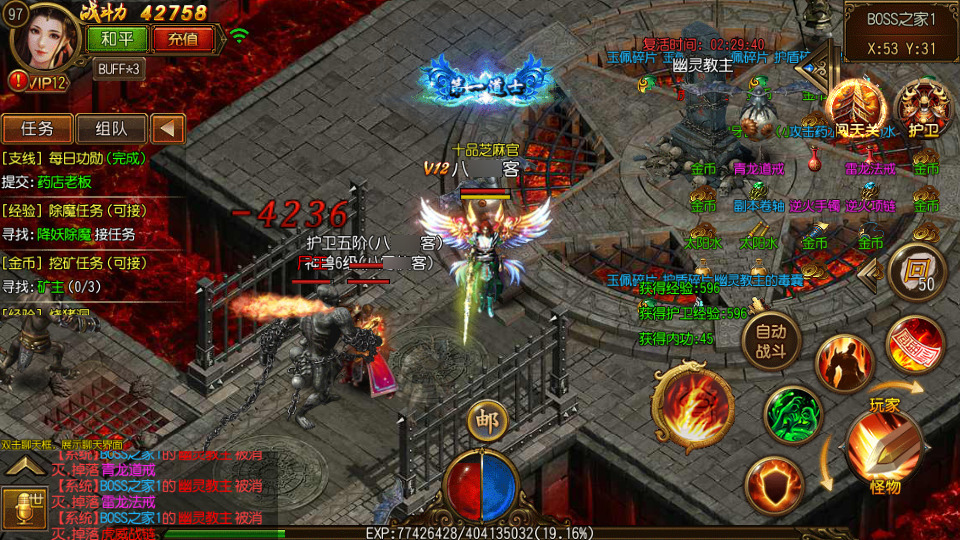Collapse the quest panel with the arrow button
The height and width of the screenshot is (540, 960).
(168, 128)
